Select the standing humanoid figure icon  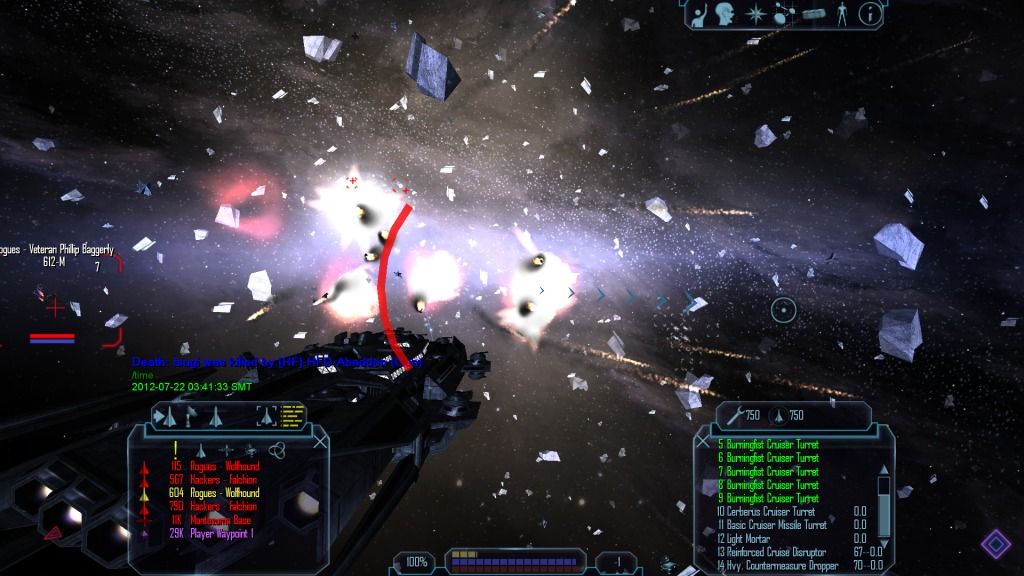click(843, 14)
